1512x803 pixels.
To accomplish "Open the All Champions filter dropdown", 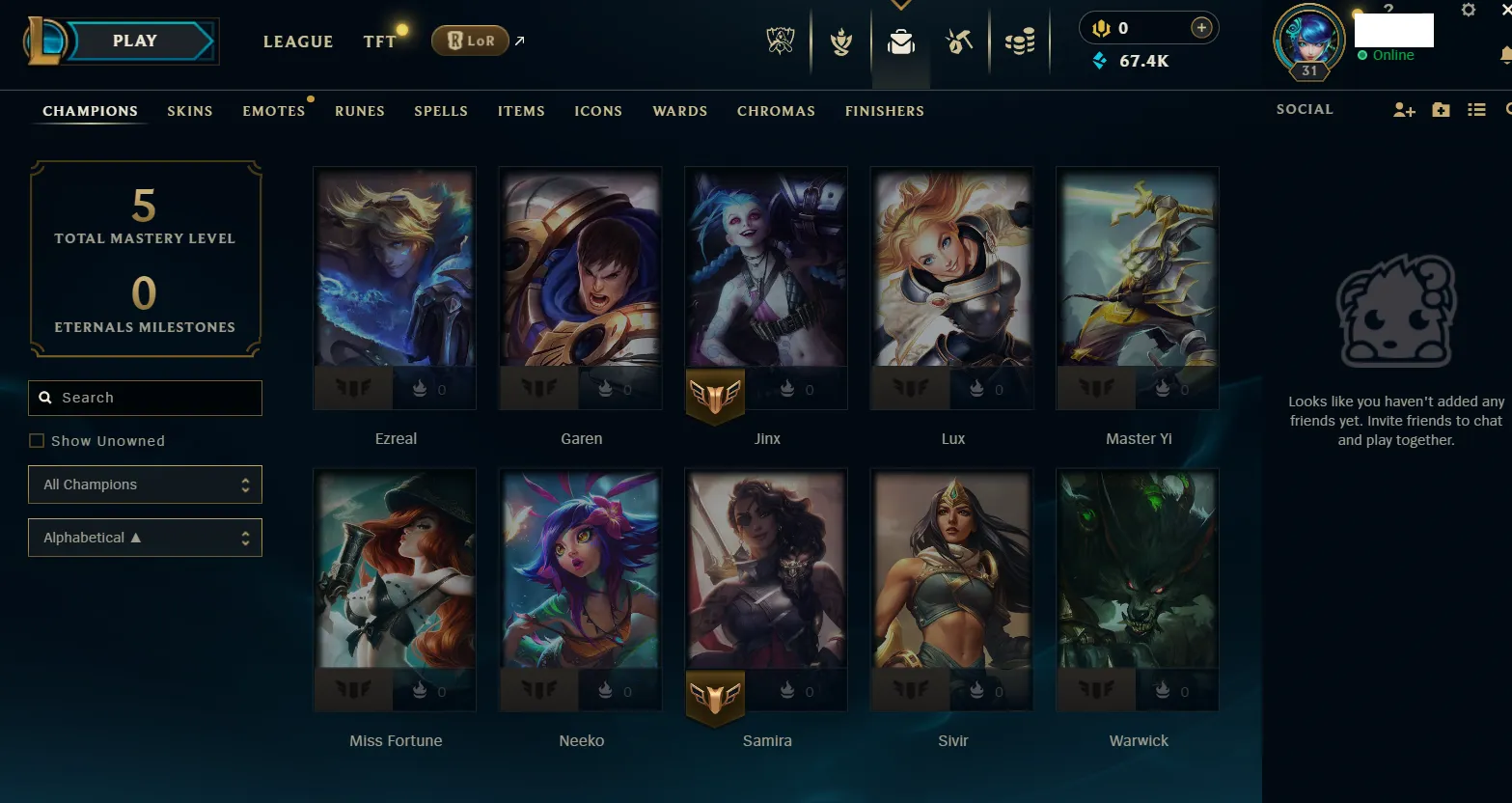I will pyautogui.click(x=145, y=484).
